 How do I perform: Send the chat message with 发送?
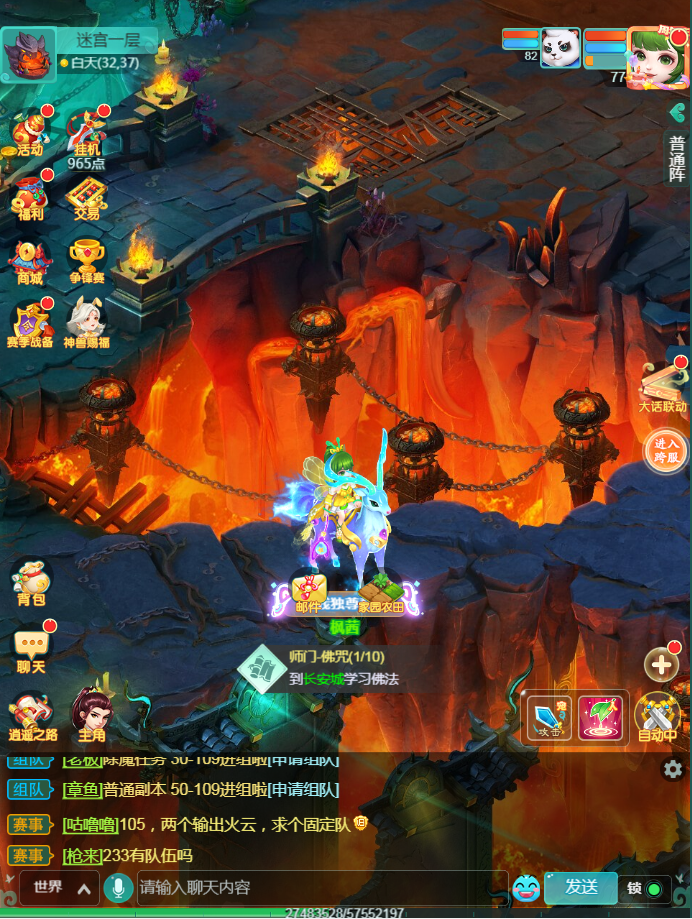[x=580, y=887]
